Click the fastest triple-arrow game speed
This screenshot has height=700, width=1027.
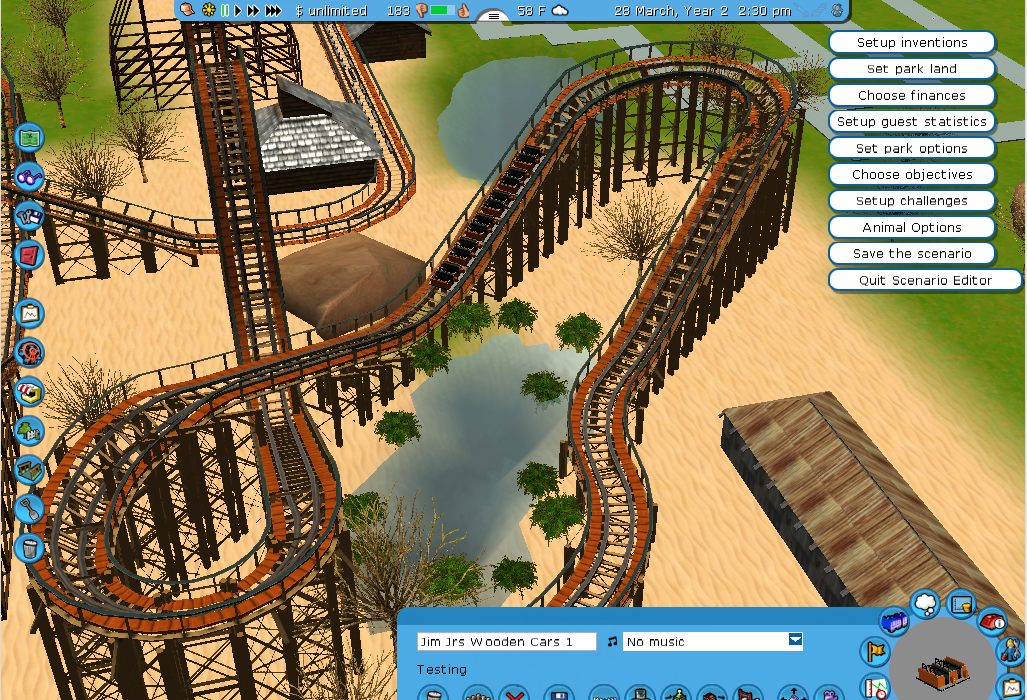click(x=273, y=11)
